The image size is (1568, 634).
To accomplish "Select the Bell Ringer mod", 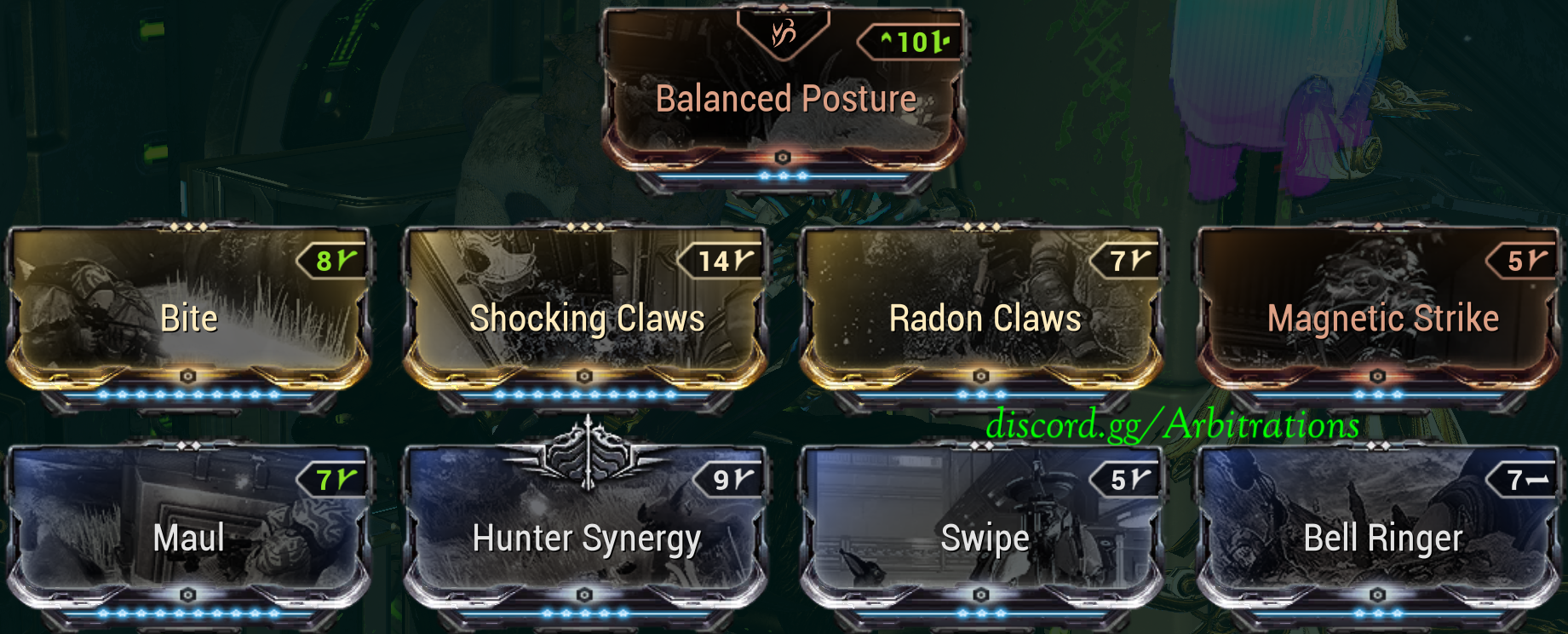I will click(x=1381, y=535).
